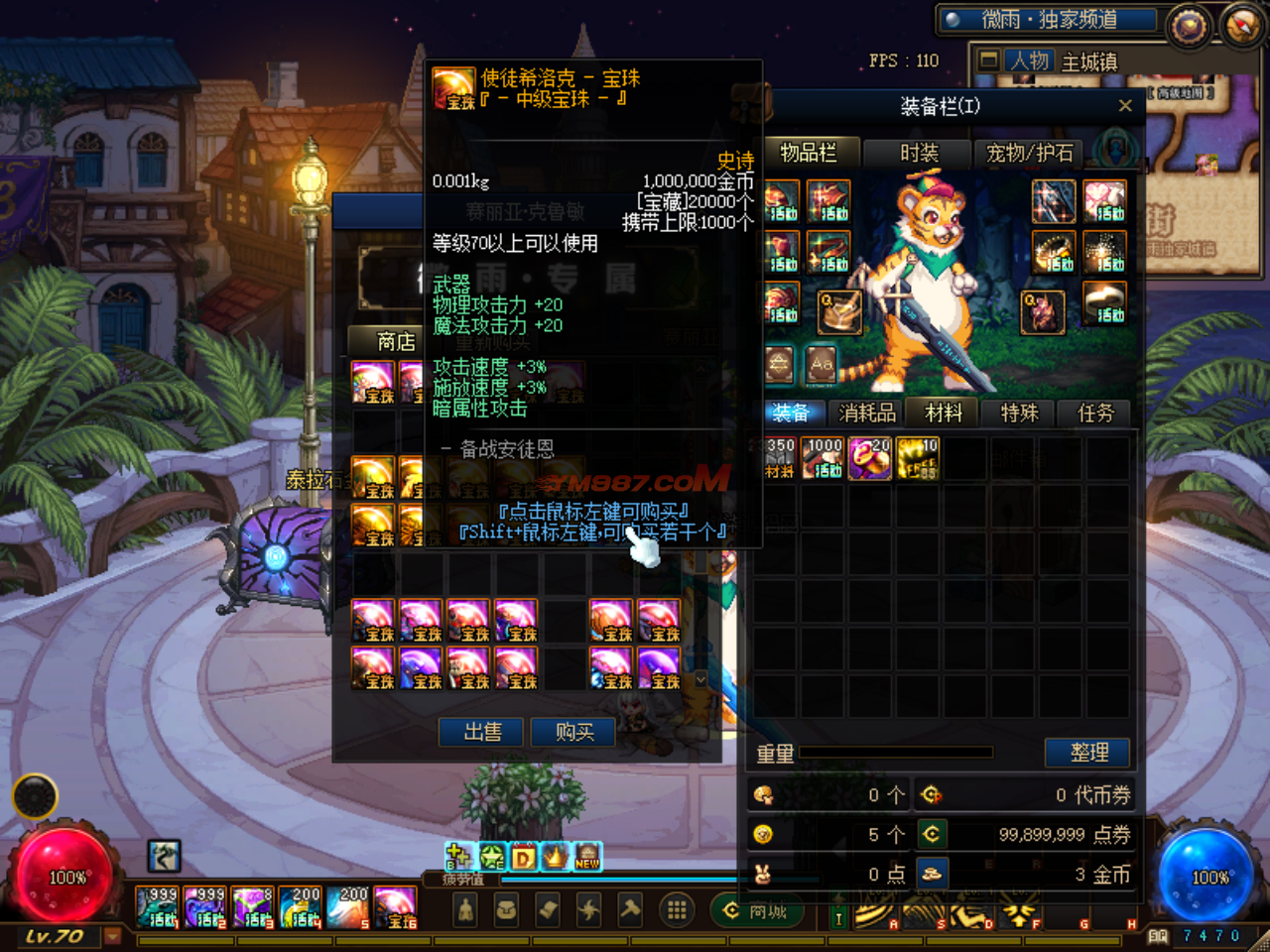The width and height of the screenshot is (1270, 952).
Task: Switch to the 材料 (materials) tab
Action: point(944,414)
